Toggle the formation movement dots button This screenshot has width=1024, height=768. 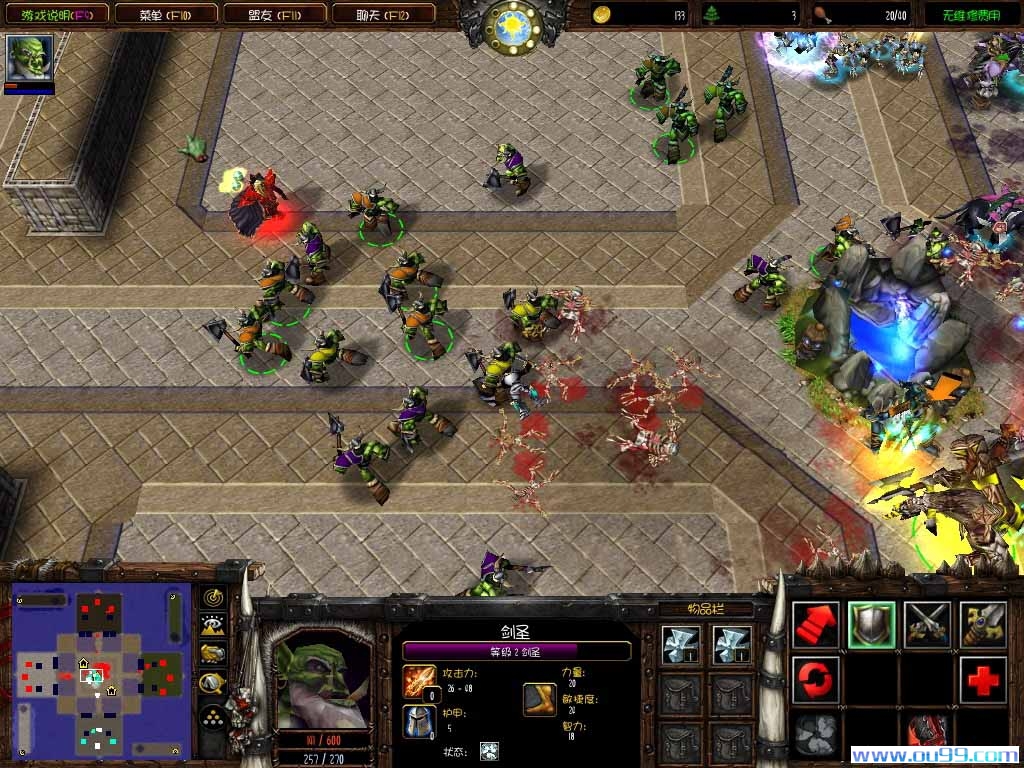(212, 717)
